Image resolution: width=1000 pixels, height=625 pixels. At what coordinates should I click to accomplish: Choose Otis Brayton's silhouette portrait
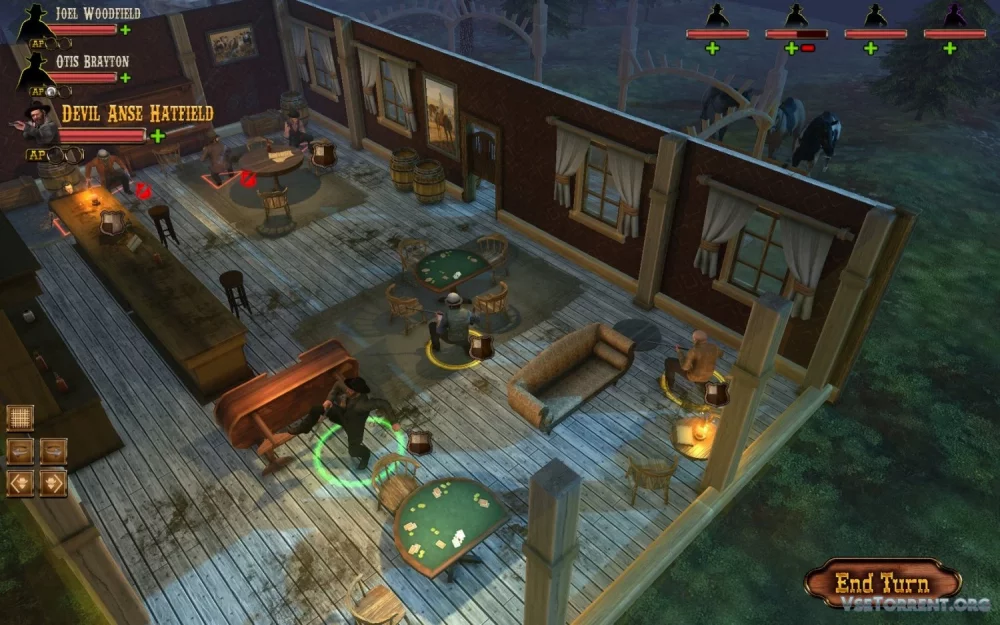point(36,69)
